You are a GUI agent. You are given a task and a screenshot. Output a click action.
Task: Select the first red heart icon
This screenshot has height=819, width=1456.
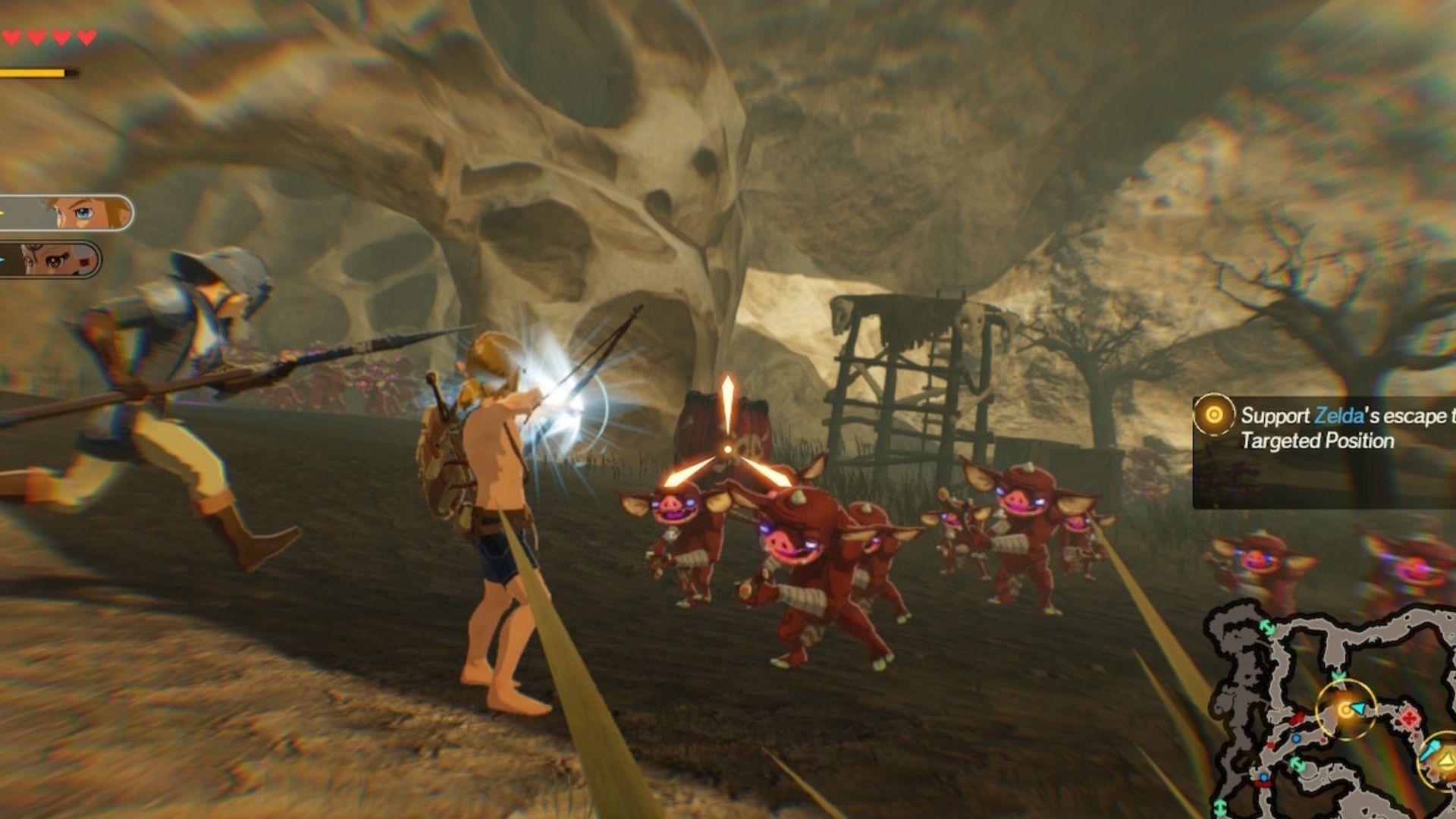(12, 36)
